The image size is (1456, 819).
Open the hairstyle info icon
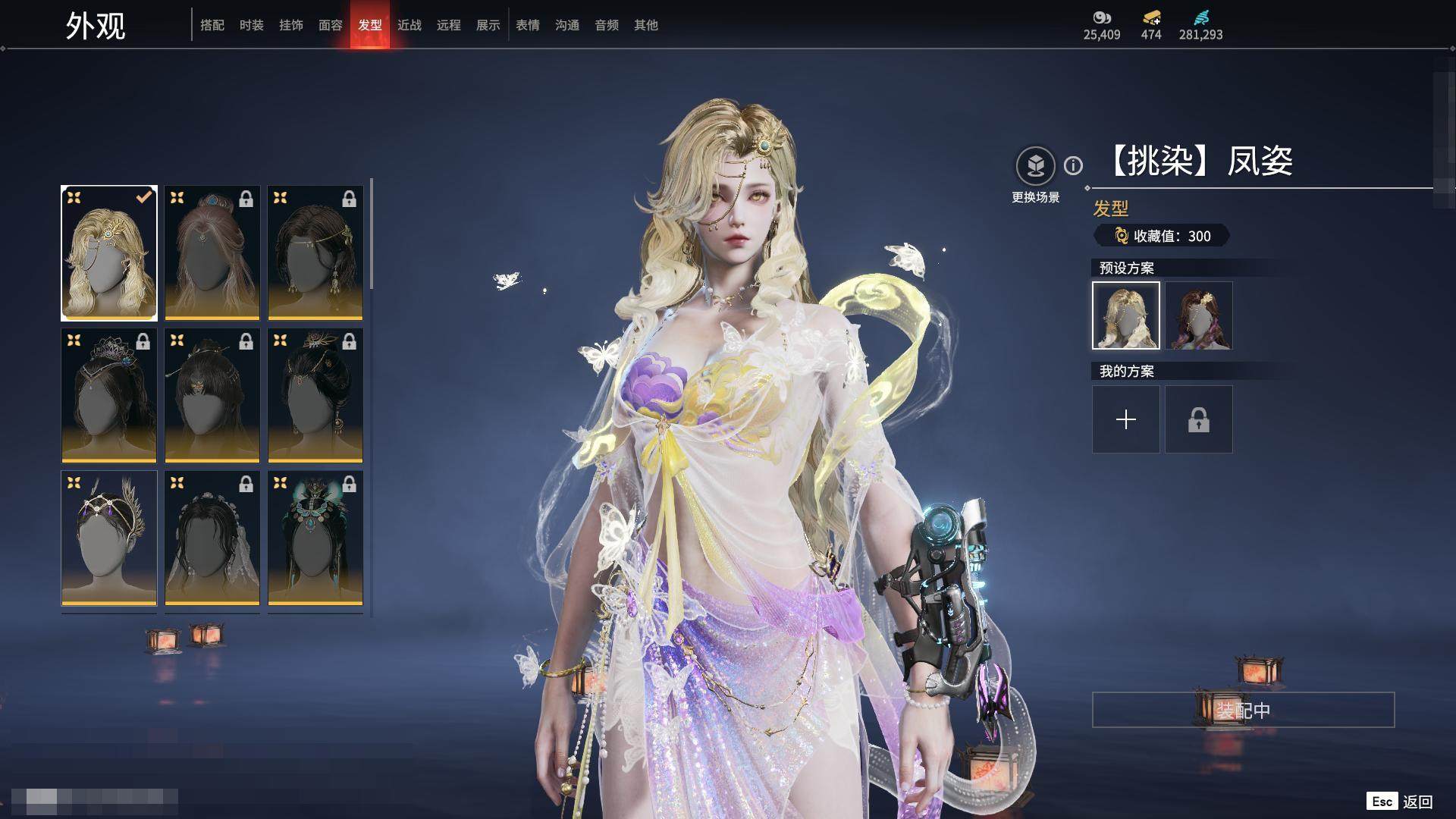coord(1073,165)
